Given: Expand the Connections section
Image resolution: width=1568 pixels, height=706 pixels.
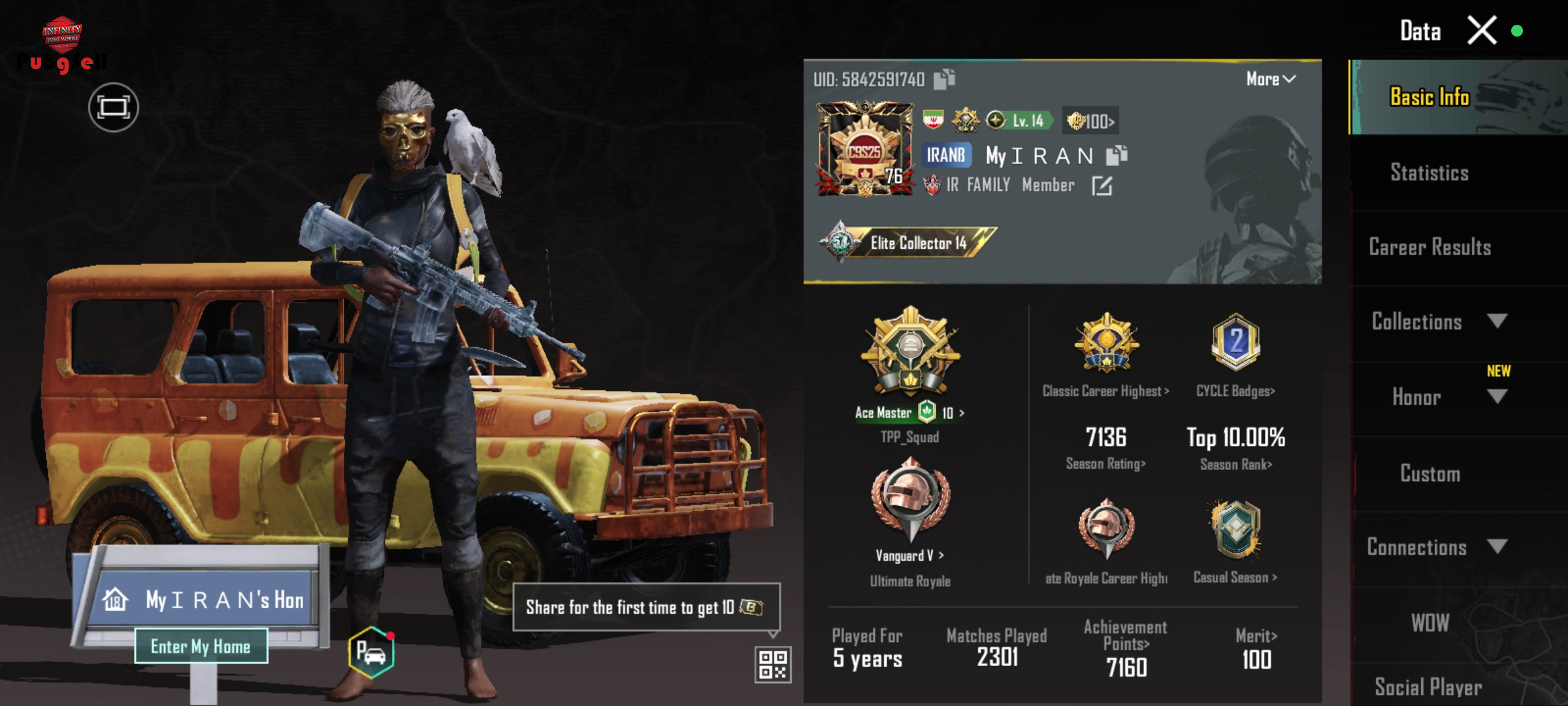Looking at the screenshot, I should click(x=1497, y=546).
